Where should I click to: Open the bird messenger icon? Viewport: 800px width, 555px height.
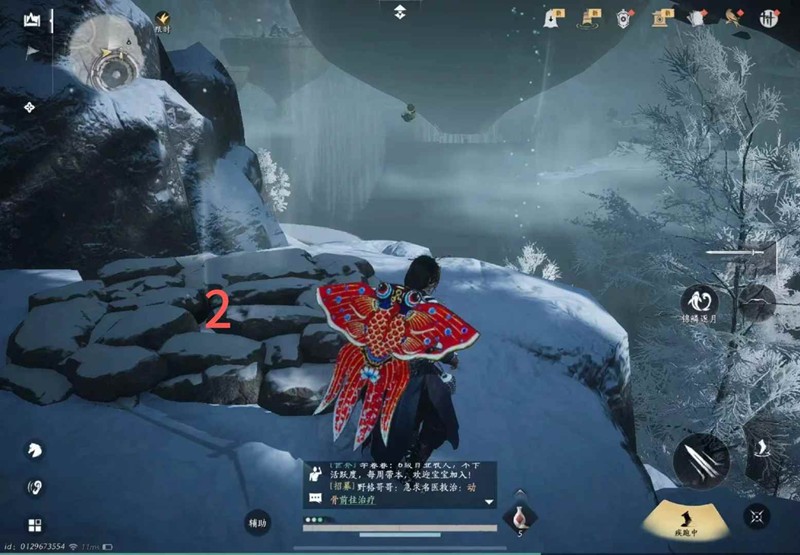point(733,17)
